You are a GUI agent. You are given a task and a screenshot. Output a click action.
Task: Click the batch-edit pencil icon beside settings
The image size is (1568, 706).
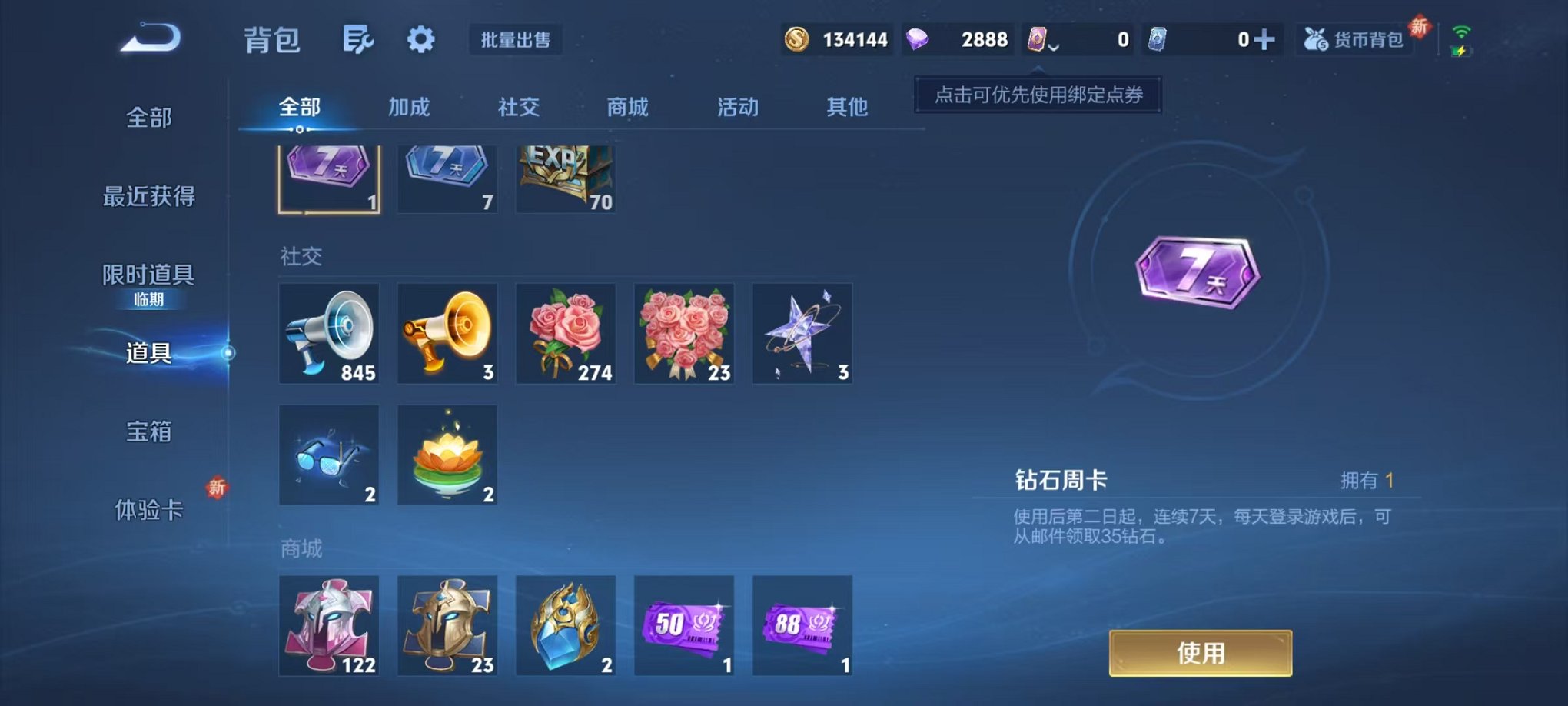357,40
